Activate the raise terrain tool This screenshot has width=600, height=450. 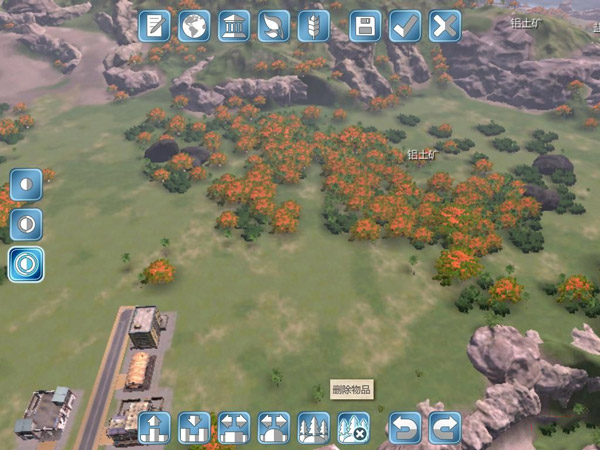[154, 428]
